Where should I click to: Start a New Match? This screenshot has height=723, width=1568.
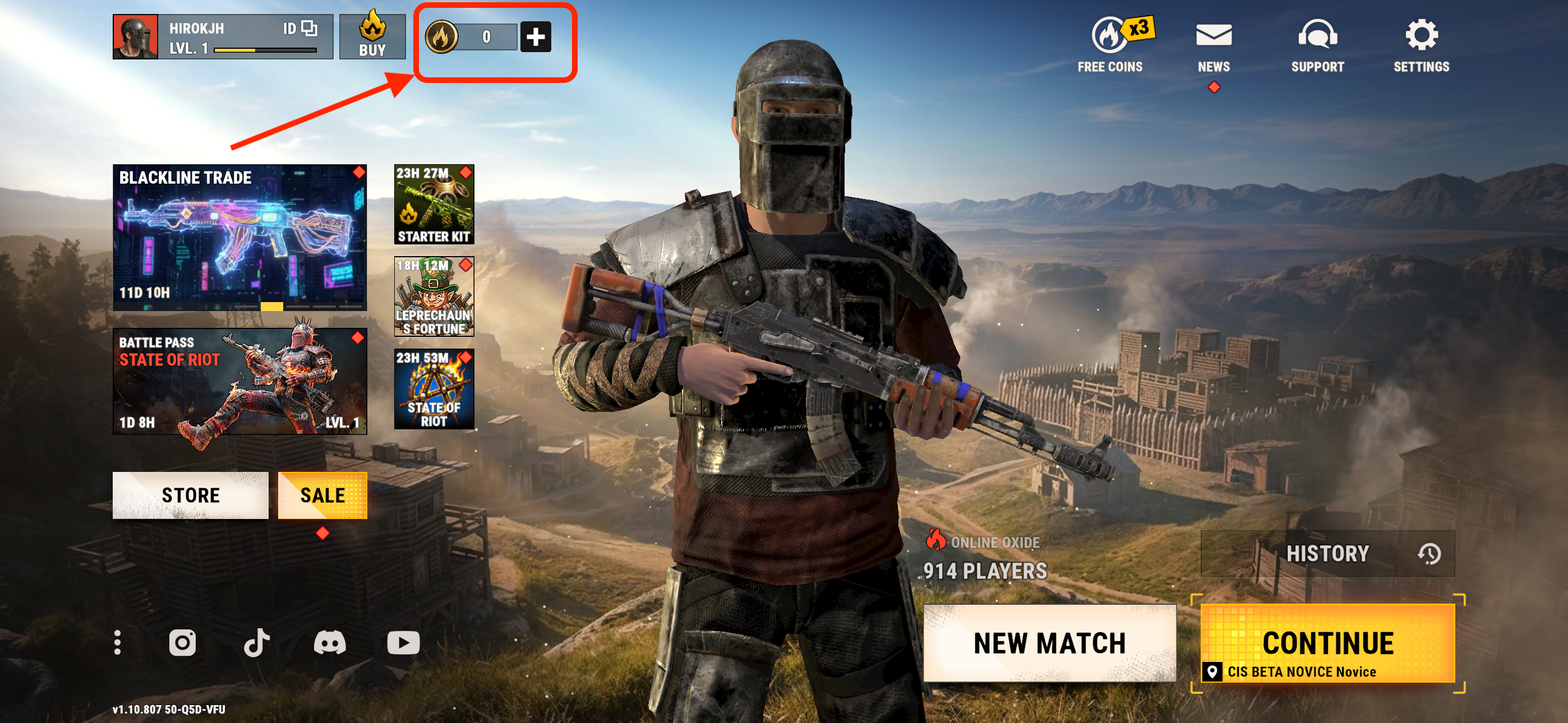(x=1049, y=643)
